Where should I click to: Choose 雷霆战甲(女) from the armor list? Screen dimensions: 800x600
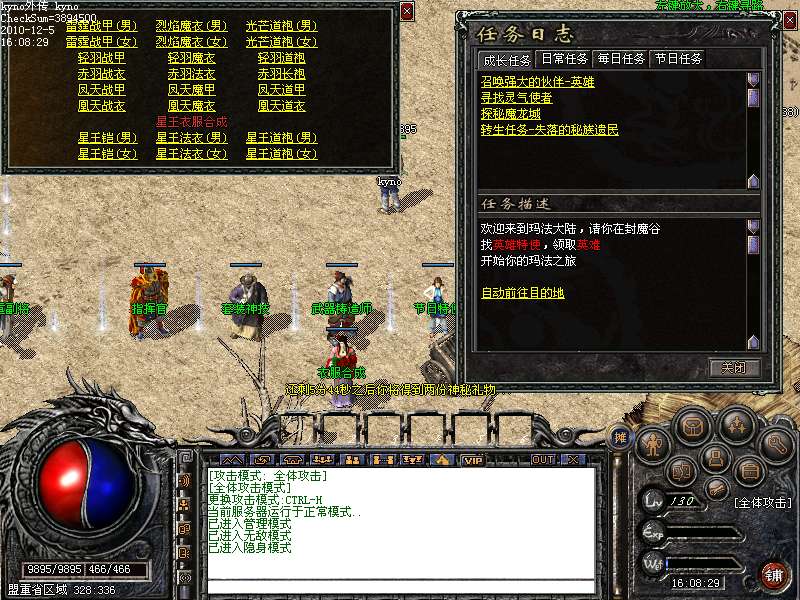tap(101, 42)
